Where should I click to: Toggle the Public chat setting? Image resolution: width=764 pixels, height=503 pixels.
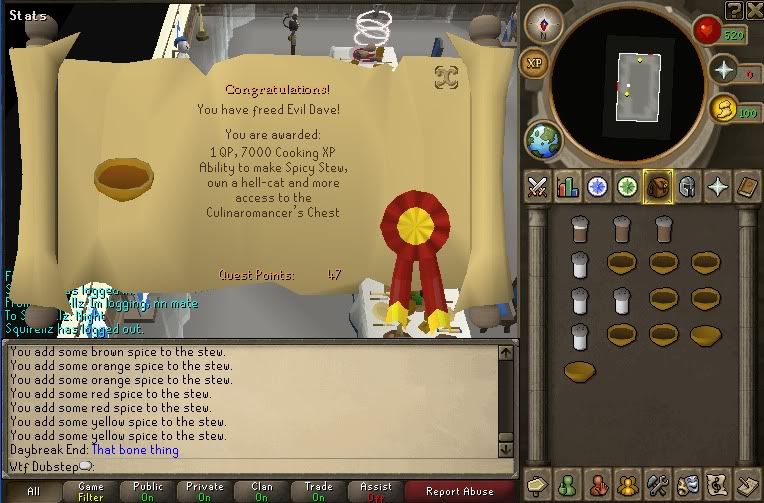147,491
